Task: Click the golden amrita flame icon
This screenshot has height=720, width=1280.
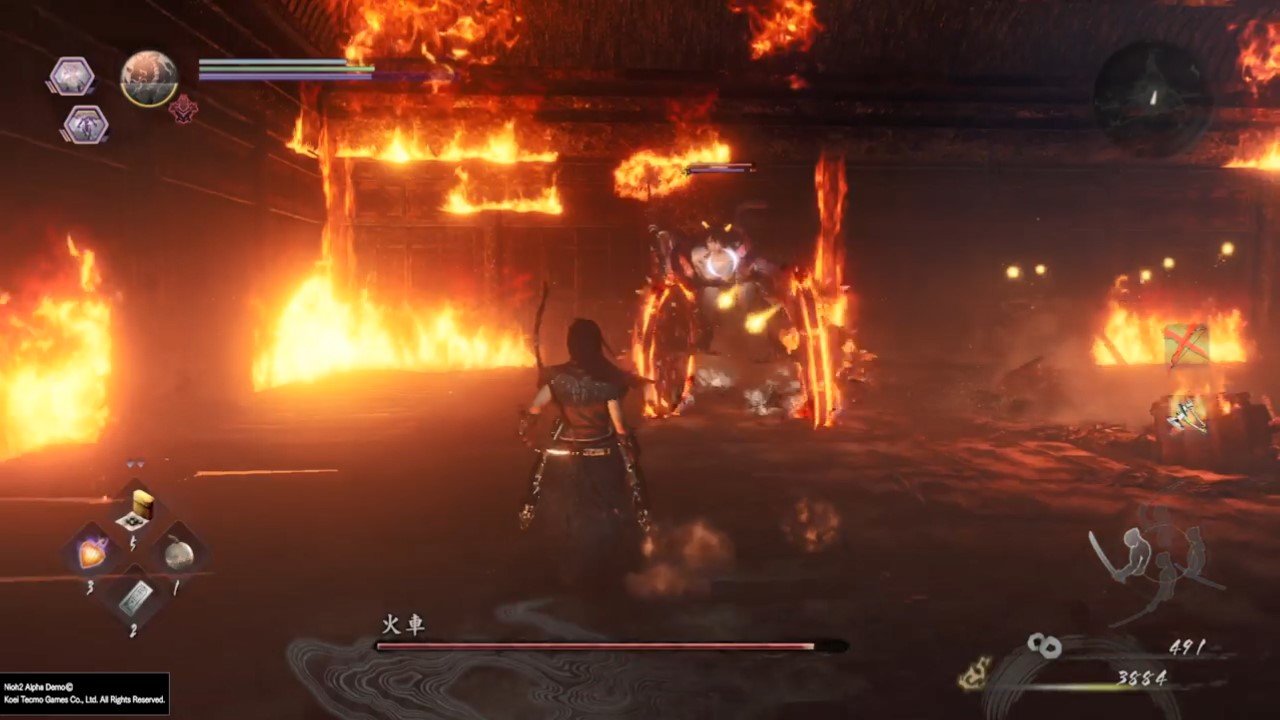Action: coord(975,673)
